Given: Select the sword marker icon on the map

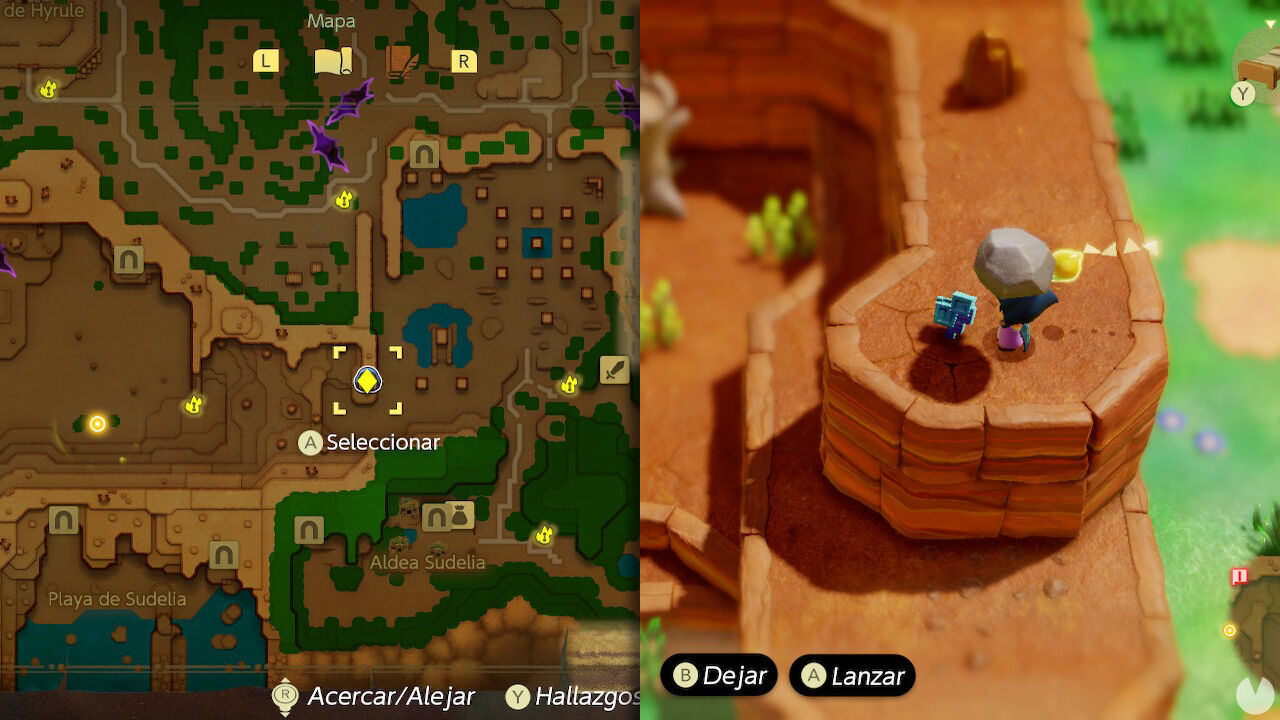Looking at the screenshot, I should [614, 370].
